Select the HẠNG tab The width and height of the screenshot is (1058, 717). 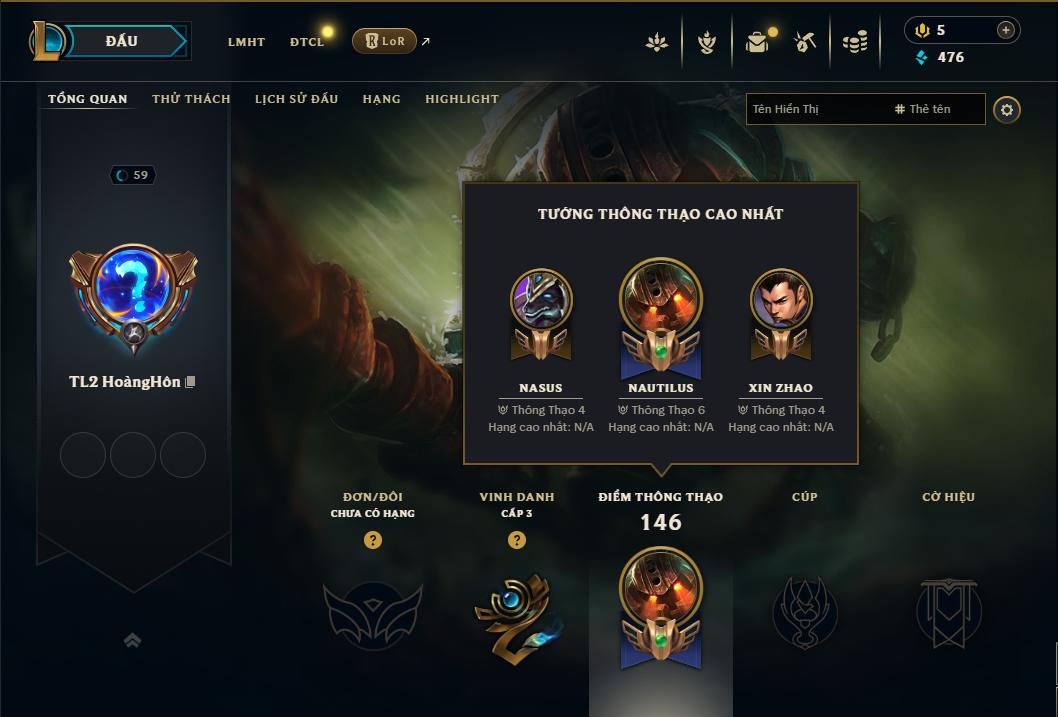coord(381,99)
